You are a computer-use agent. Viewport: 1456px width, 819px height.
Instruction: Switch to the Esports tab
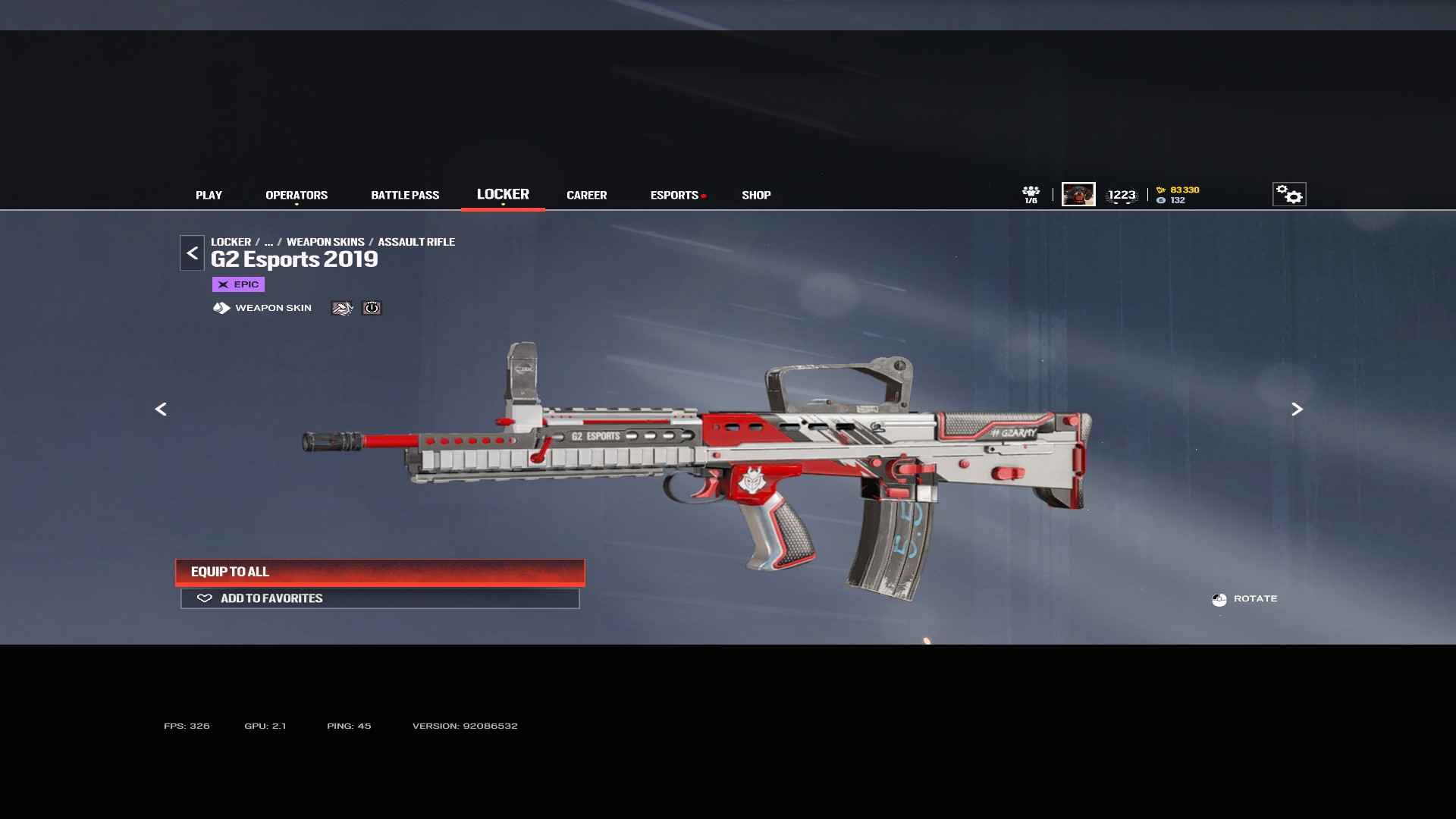tap(674, 195)
